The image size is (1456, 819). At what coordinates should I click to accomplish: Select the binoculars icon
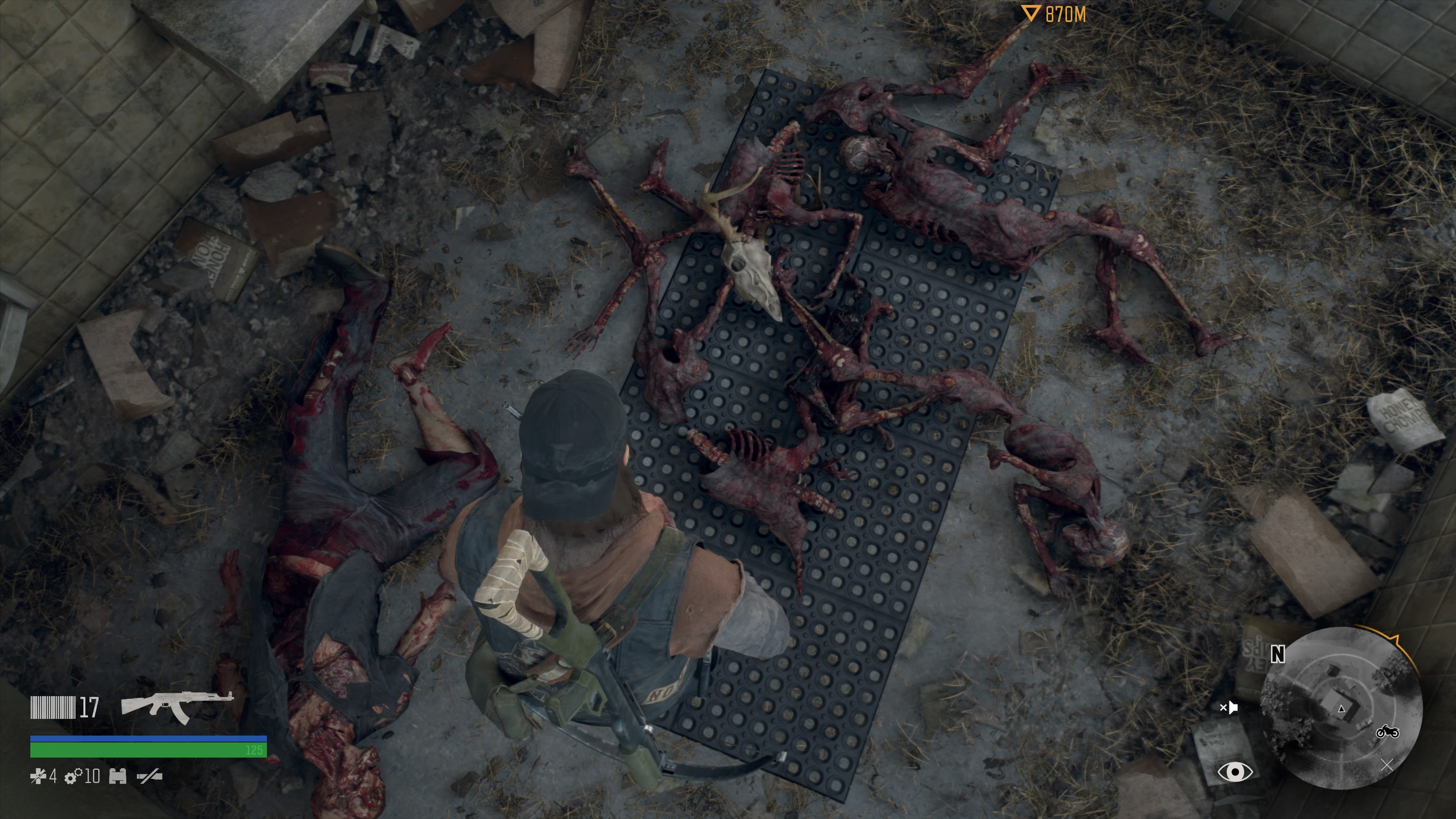coord(118,777)
